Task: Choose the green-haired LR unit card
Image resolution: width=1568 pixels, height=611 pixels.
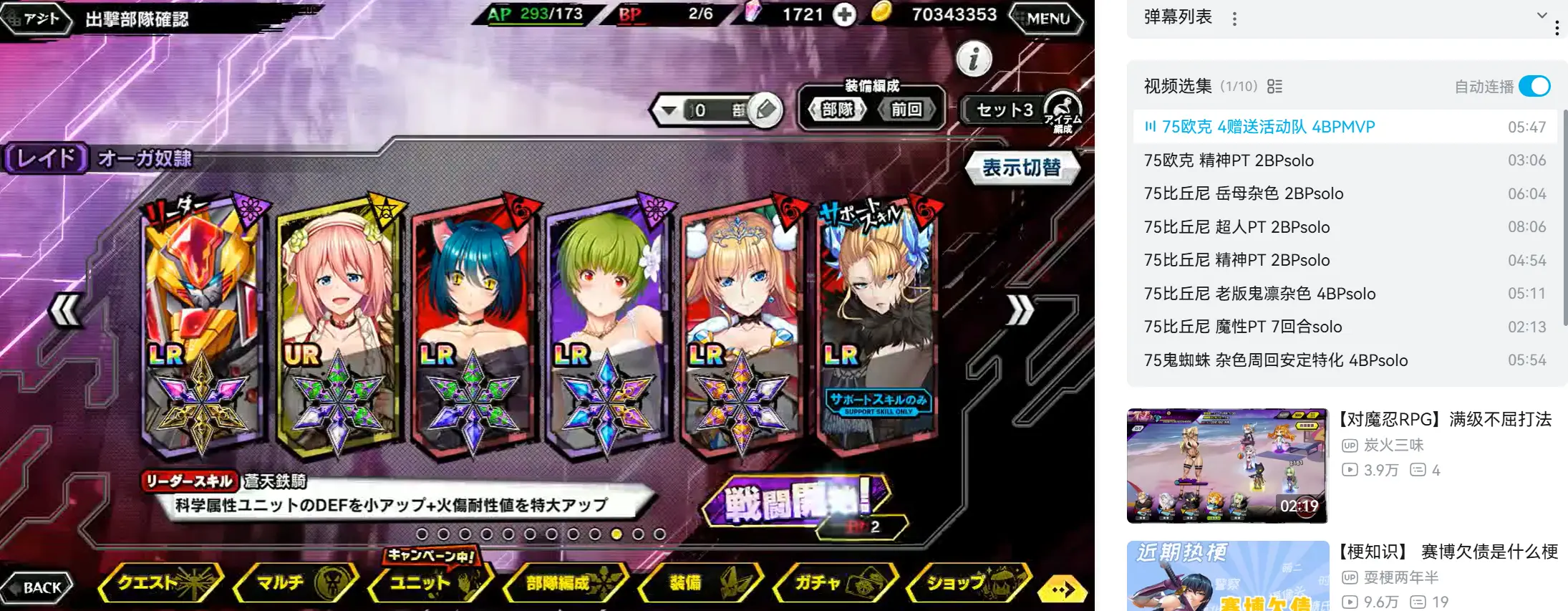Action: click(607, 322)
